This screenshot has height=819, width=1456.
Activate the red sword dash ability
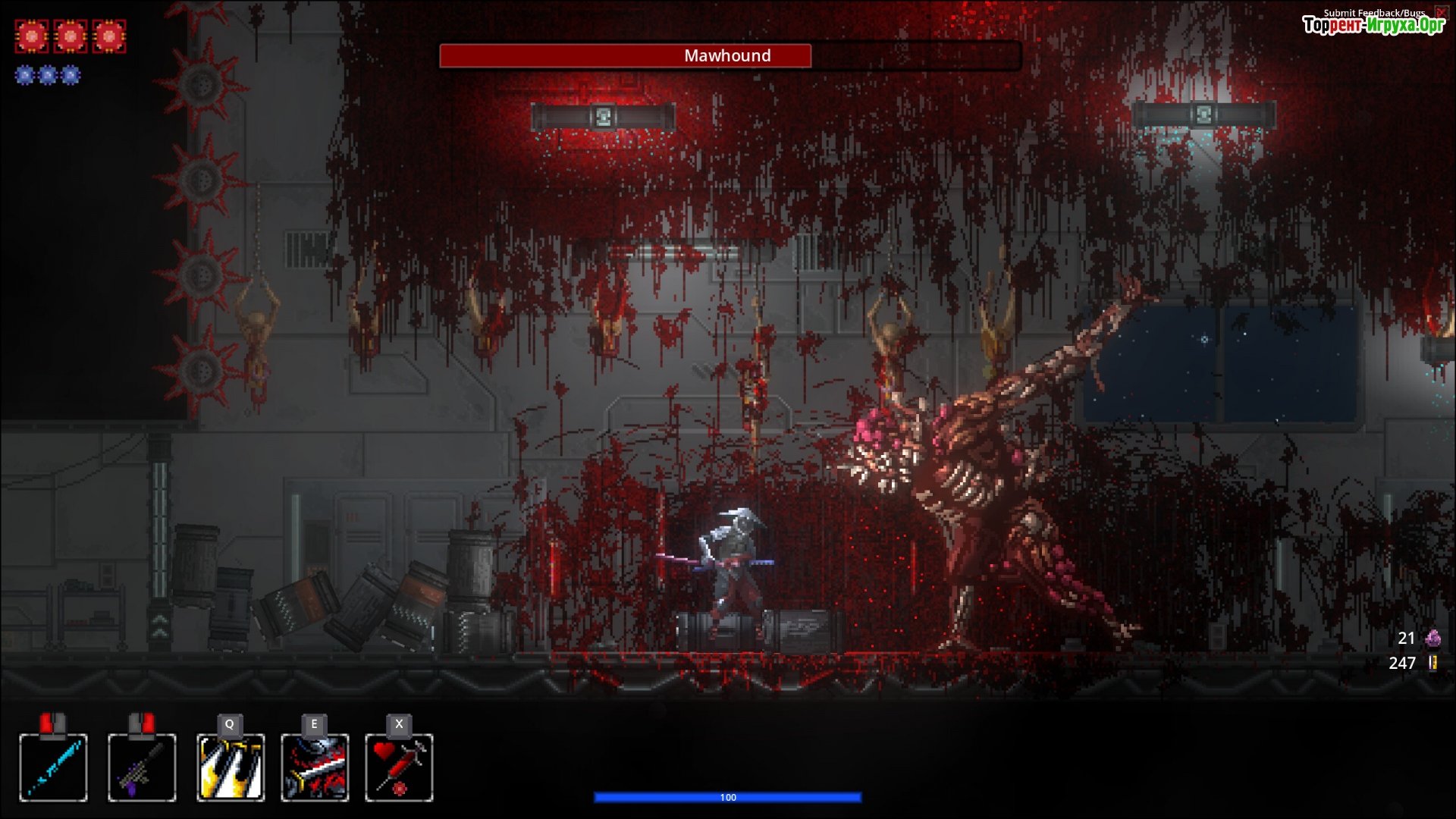point(315,767)
